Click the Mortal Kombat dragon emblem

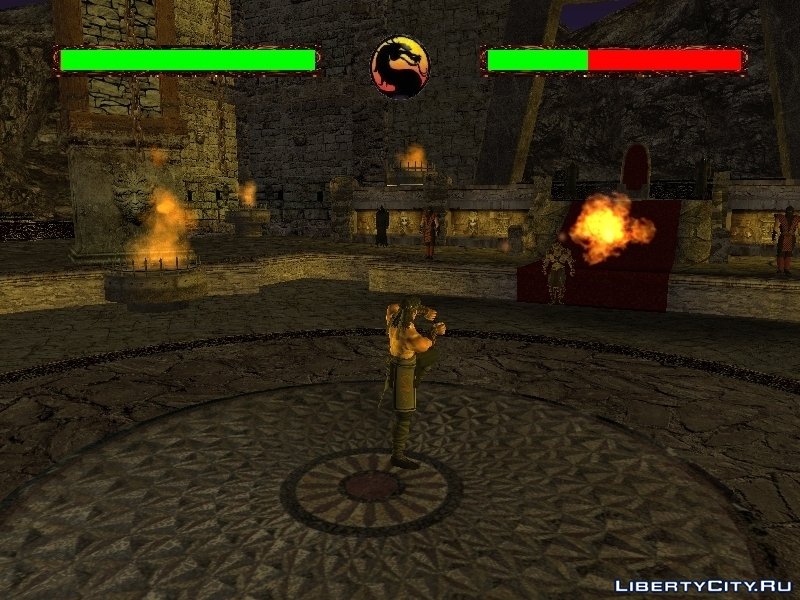(x=401, y=67)
